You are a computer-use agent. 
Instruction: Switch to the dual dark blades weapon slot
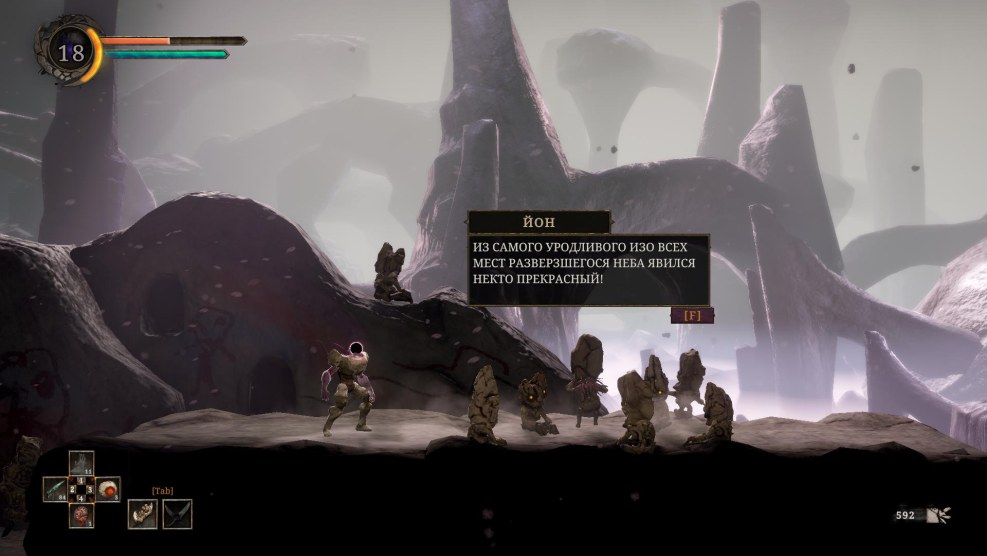pos(177,514)
